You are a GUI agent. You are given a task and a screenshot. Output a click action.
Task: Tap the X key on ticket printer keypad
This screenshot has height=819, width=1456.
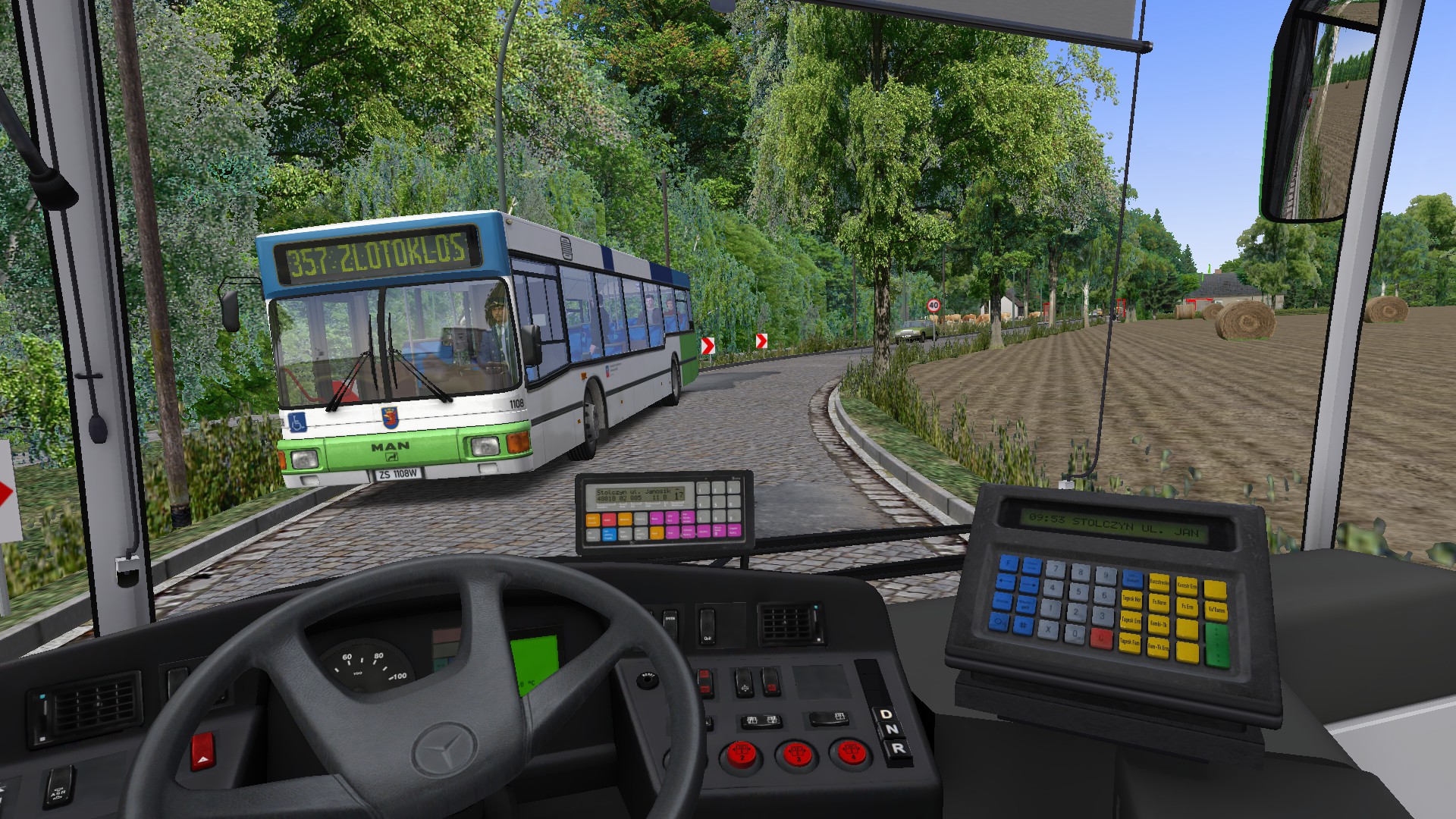[1049, 629]
